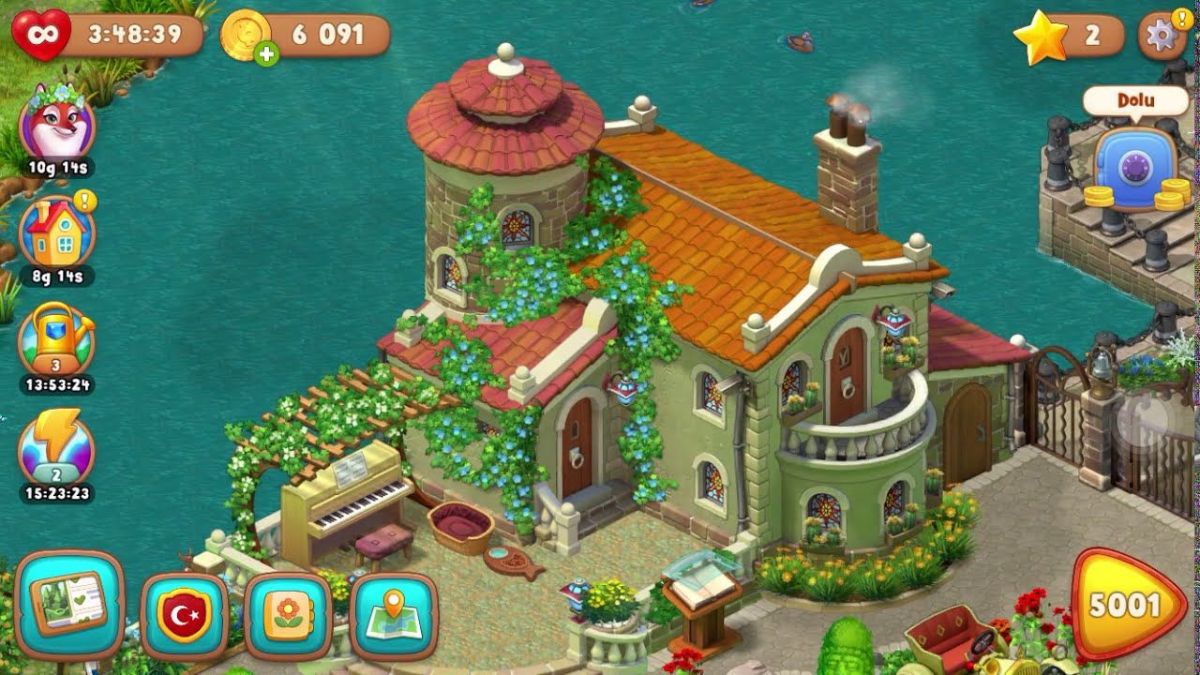Tap the infinite lives heart icon

(41, 35)
